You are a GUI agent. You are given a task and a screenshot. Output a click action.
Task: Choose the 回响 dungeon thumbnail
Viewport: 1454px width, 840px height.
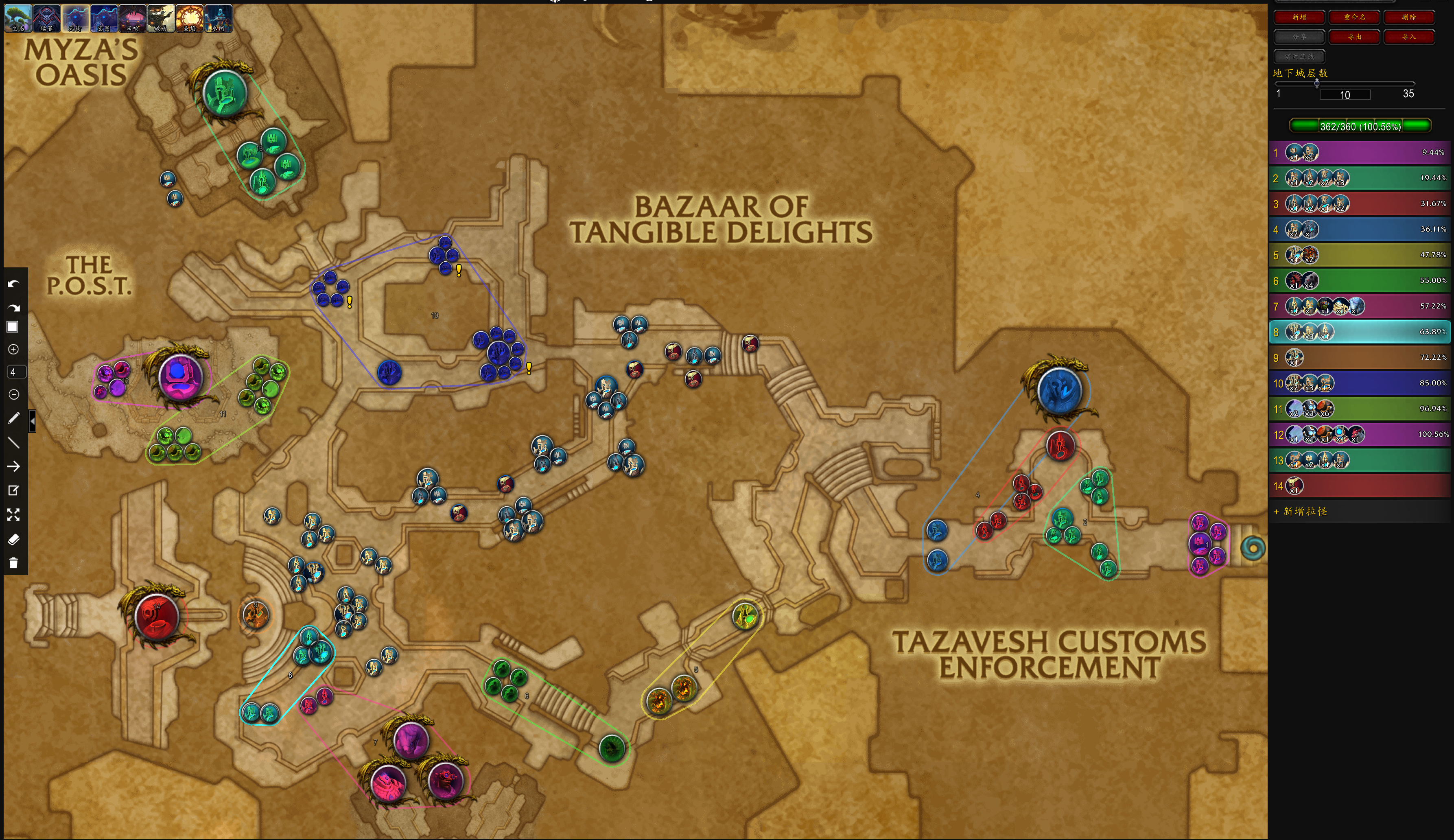click(133, 18)
